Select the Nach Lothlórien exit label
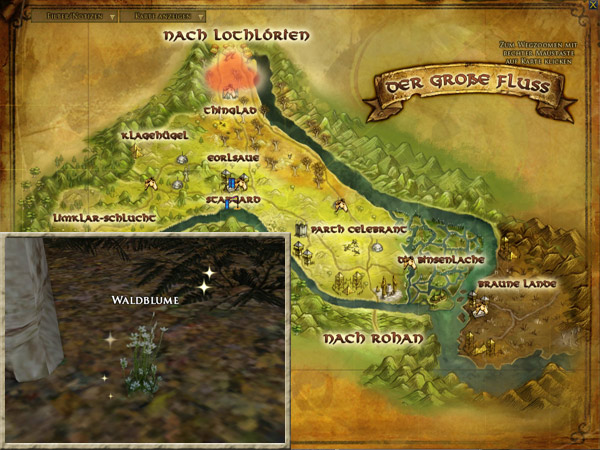Screen dimensions: 600x450 [x=237, y=36]
